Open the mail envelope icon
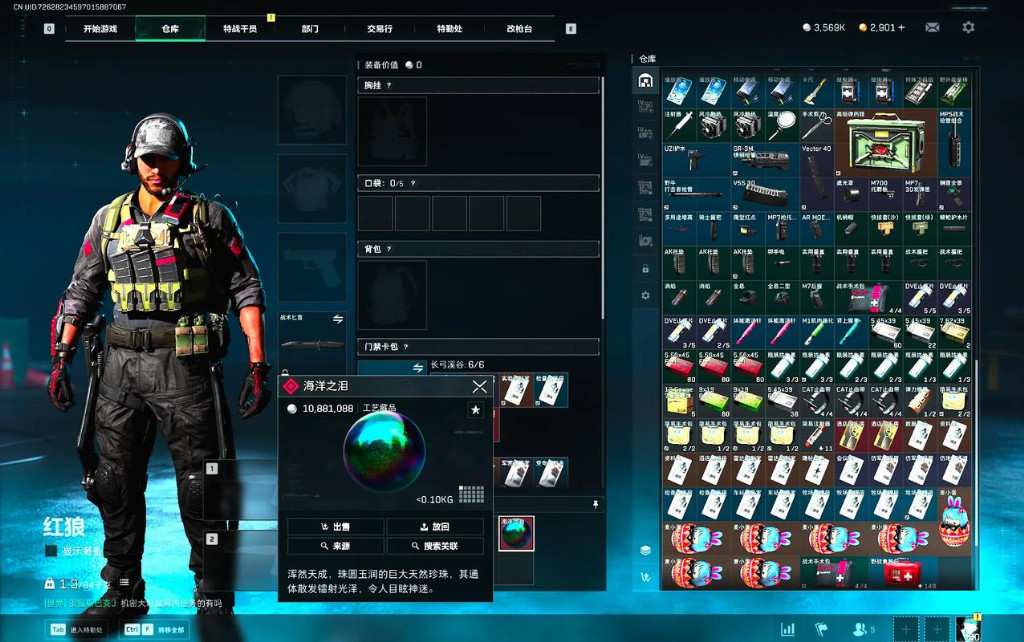The image size is (1024, 642). (x=932, y=28)
